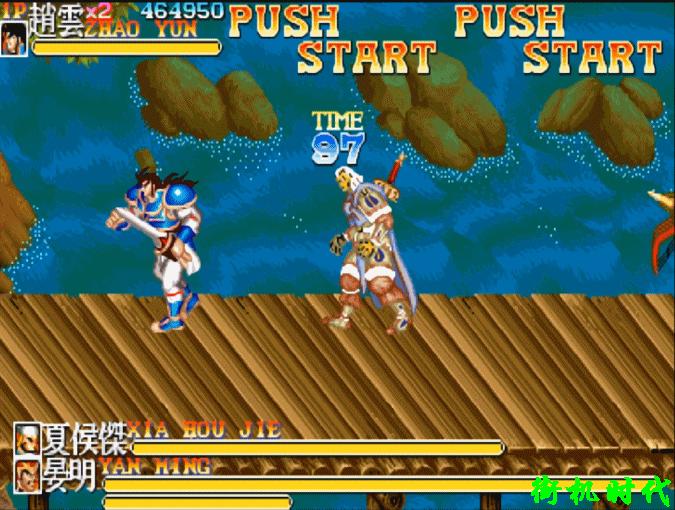Screen dimensions: 675x510
Task: Select the Yan Ming boss portrait
Action: point(27,473)
